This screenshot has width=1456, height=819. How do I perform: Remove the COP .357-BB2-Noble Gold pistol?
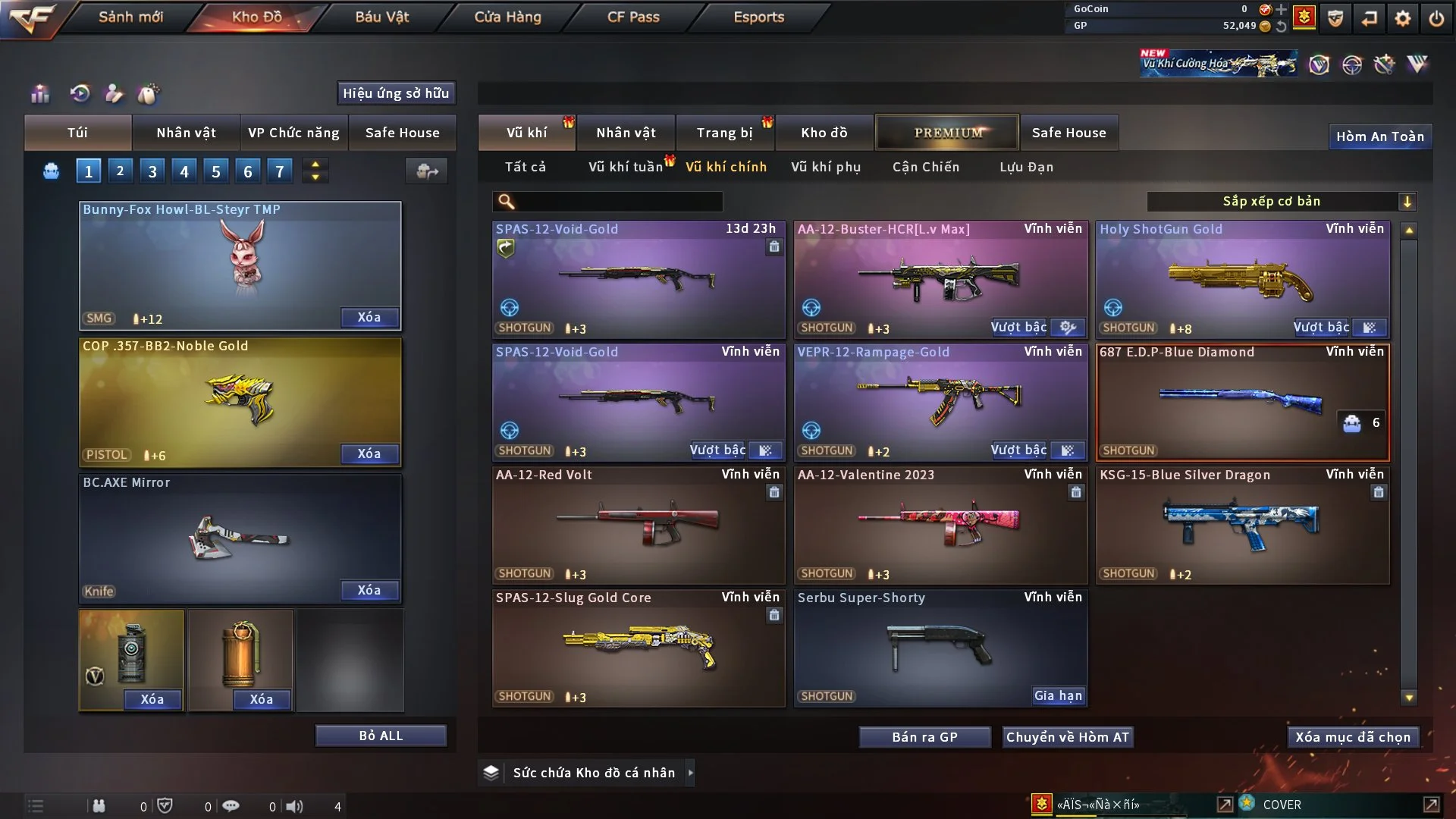(x=369, y=453)
